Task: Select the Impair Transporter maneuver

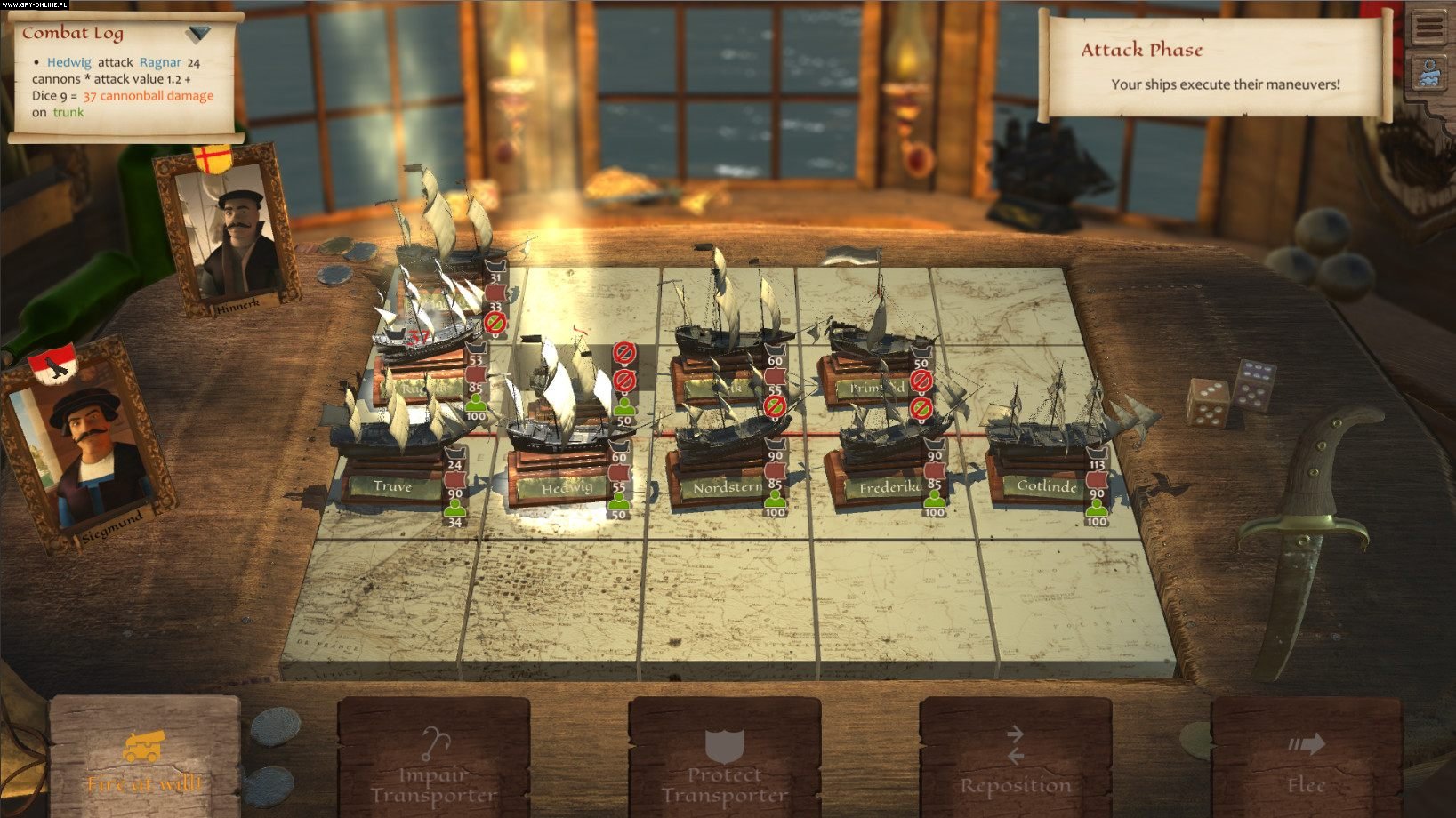Action: tap(433, 766)
